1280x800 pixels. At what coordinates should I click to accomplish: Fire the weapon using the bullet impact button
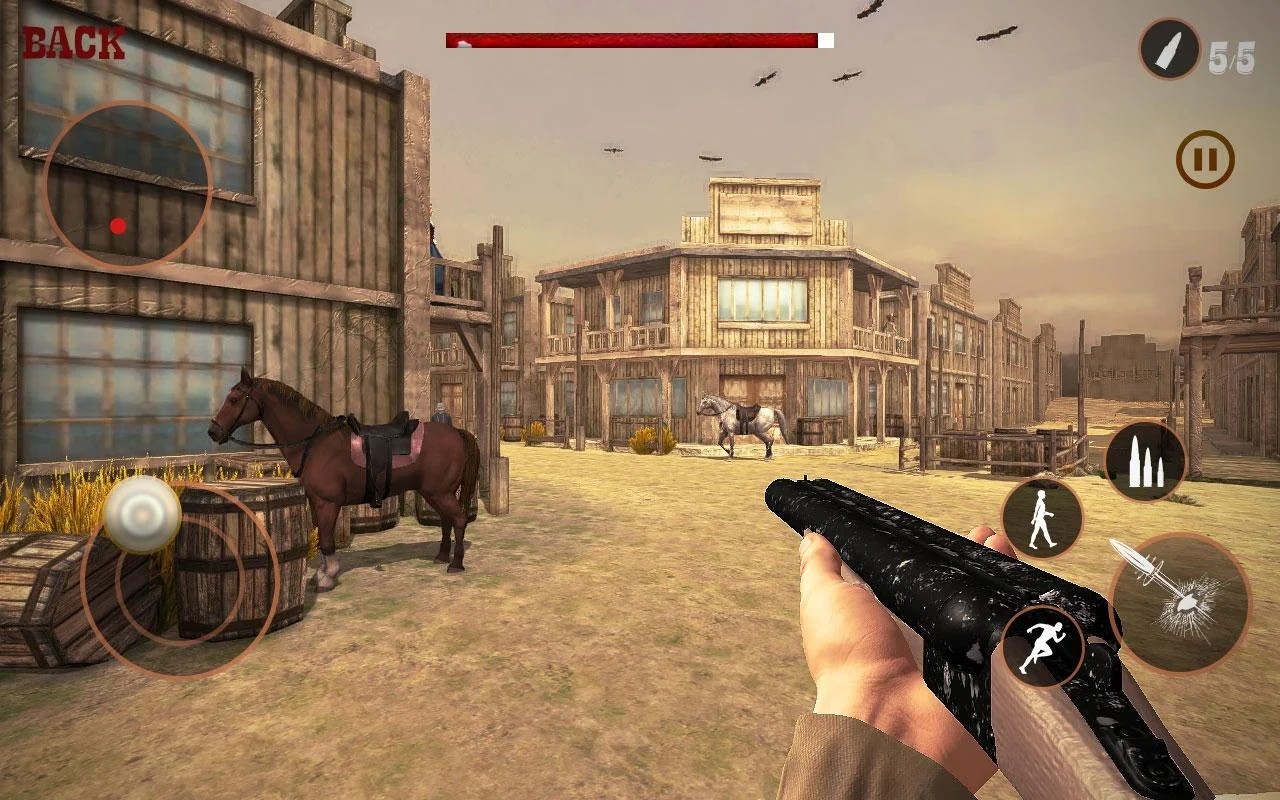tap(1180, 604)
